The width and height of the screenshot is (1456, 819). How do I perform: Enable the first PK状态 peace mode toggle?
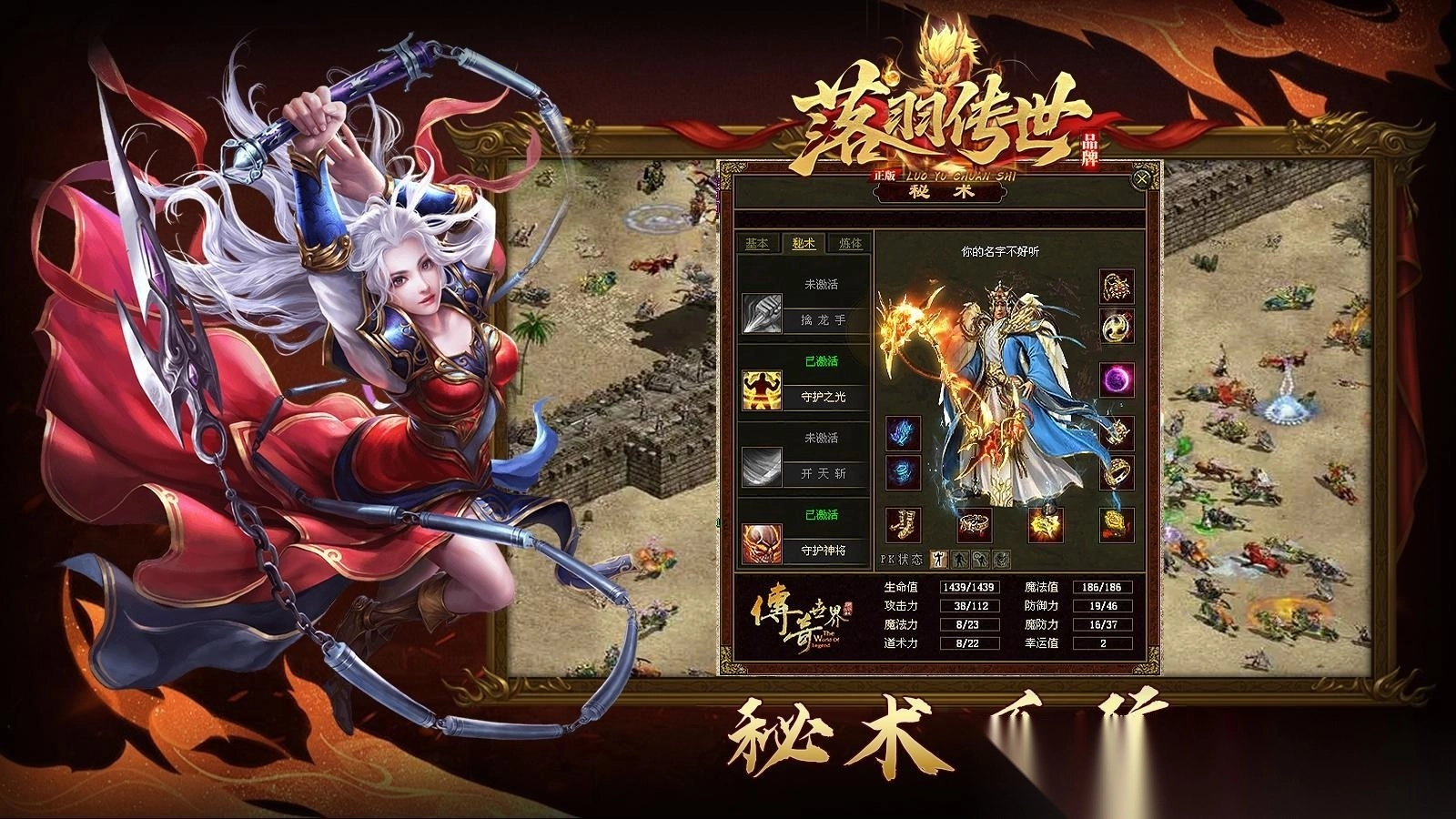(x=939, y=557)
